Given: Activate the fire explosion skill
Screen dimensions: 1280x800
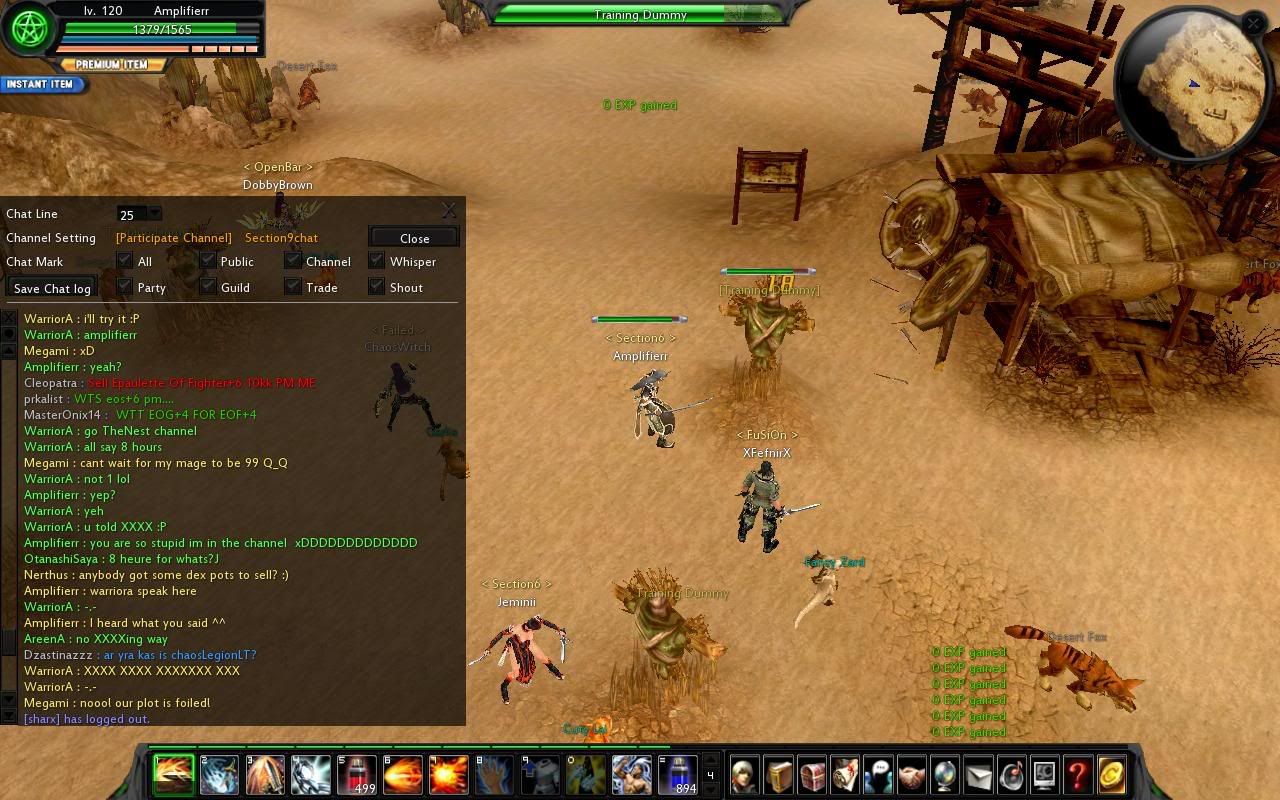Looking at the screenshot, I should (449, 775).
